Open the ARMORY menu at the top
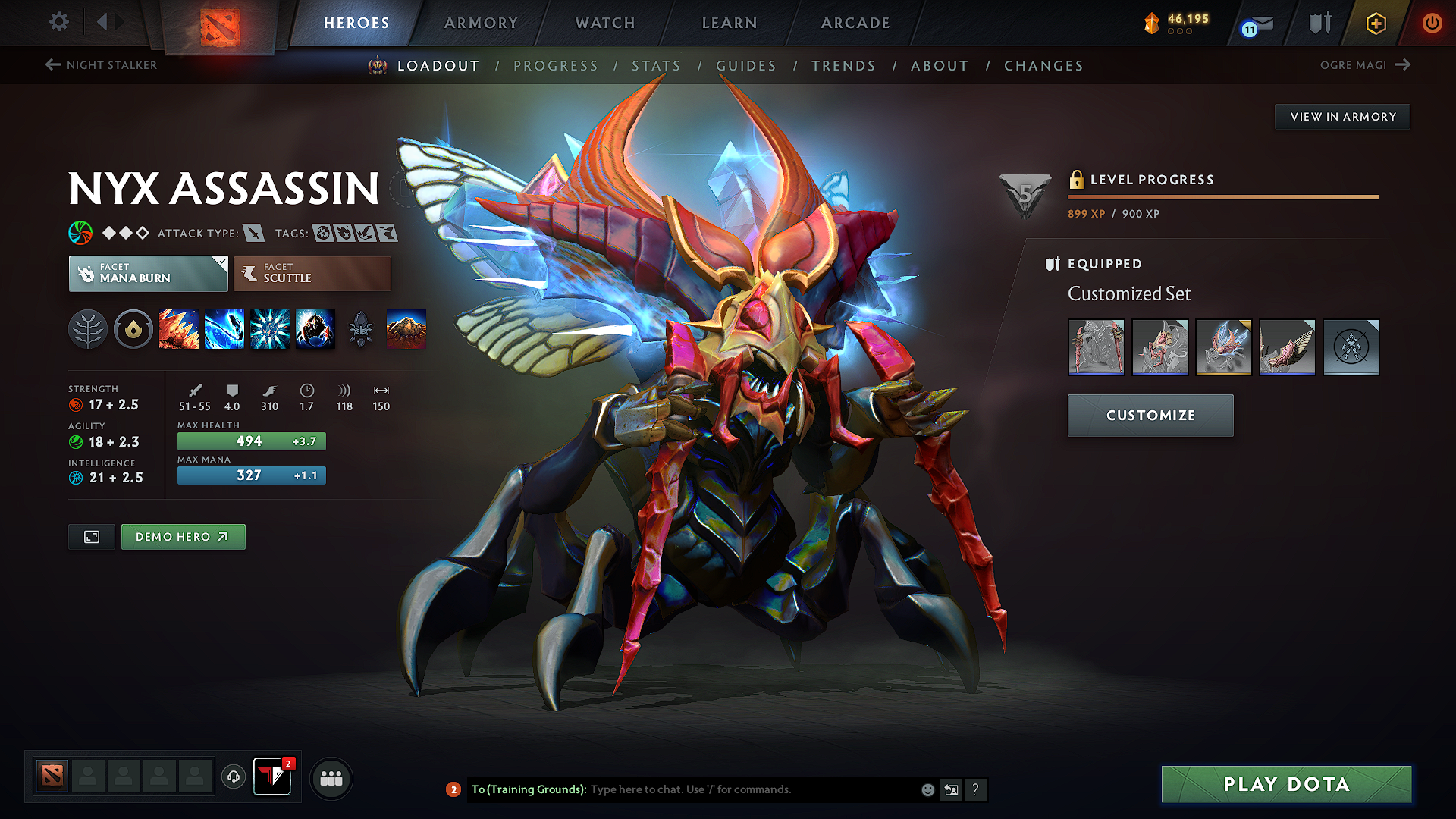Image resolution: width=1456 pixels, height=819 pixels. tap(481, 23)
